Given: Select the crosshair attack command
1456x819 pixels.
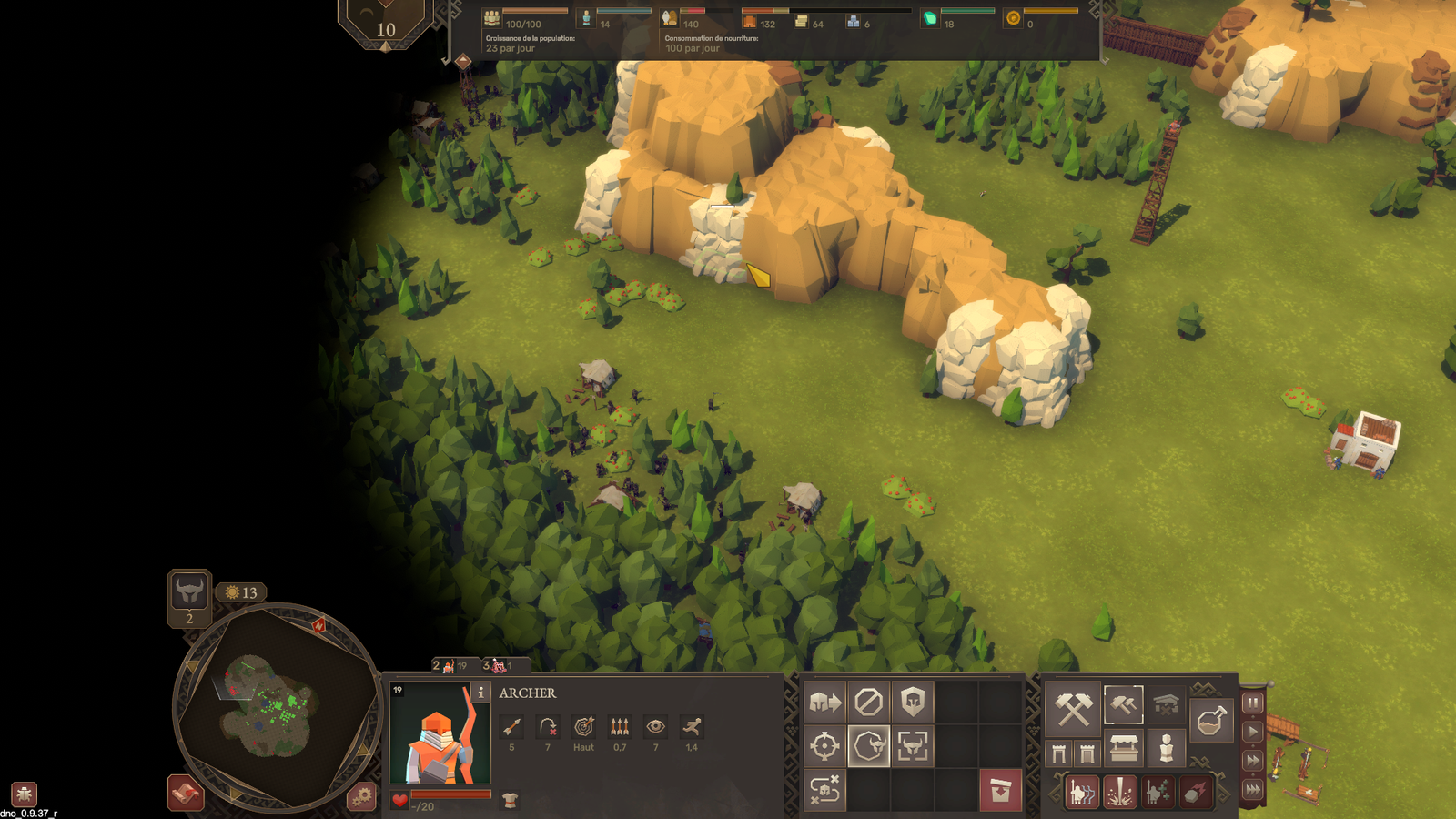Looking at the screenshot, I should click(x=824, y=747).
